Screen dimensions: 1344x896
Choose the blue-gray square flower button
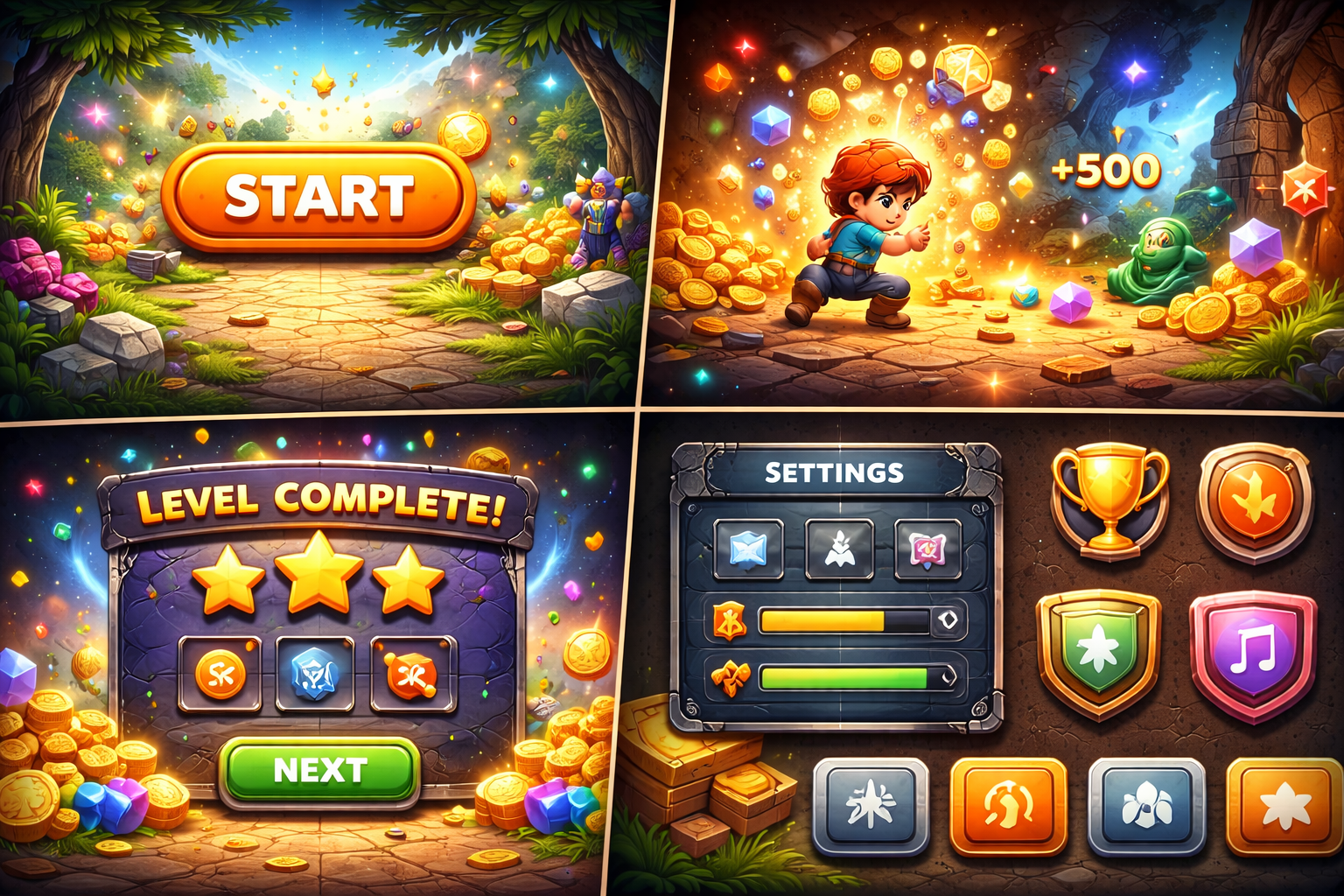click(x=1146, y=805)
